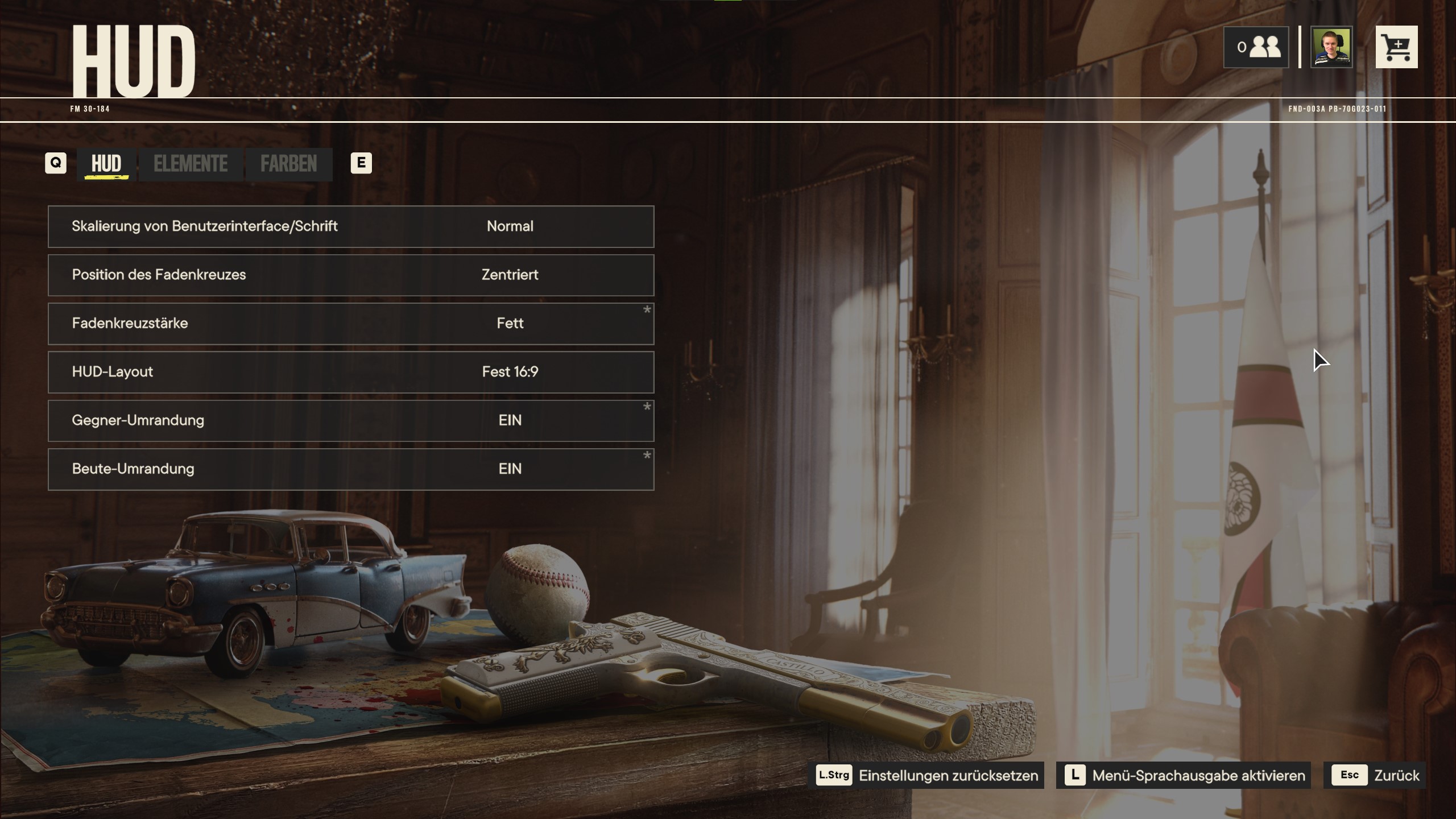The width and height of the screenshot is (1456, 819).
Task: Open the friends list icon
Action: 1256,47
